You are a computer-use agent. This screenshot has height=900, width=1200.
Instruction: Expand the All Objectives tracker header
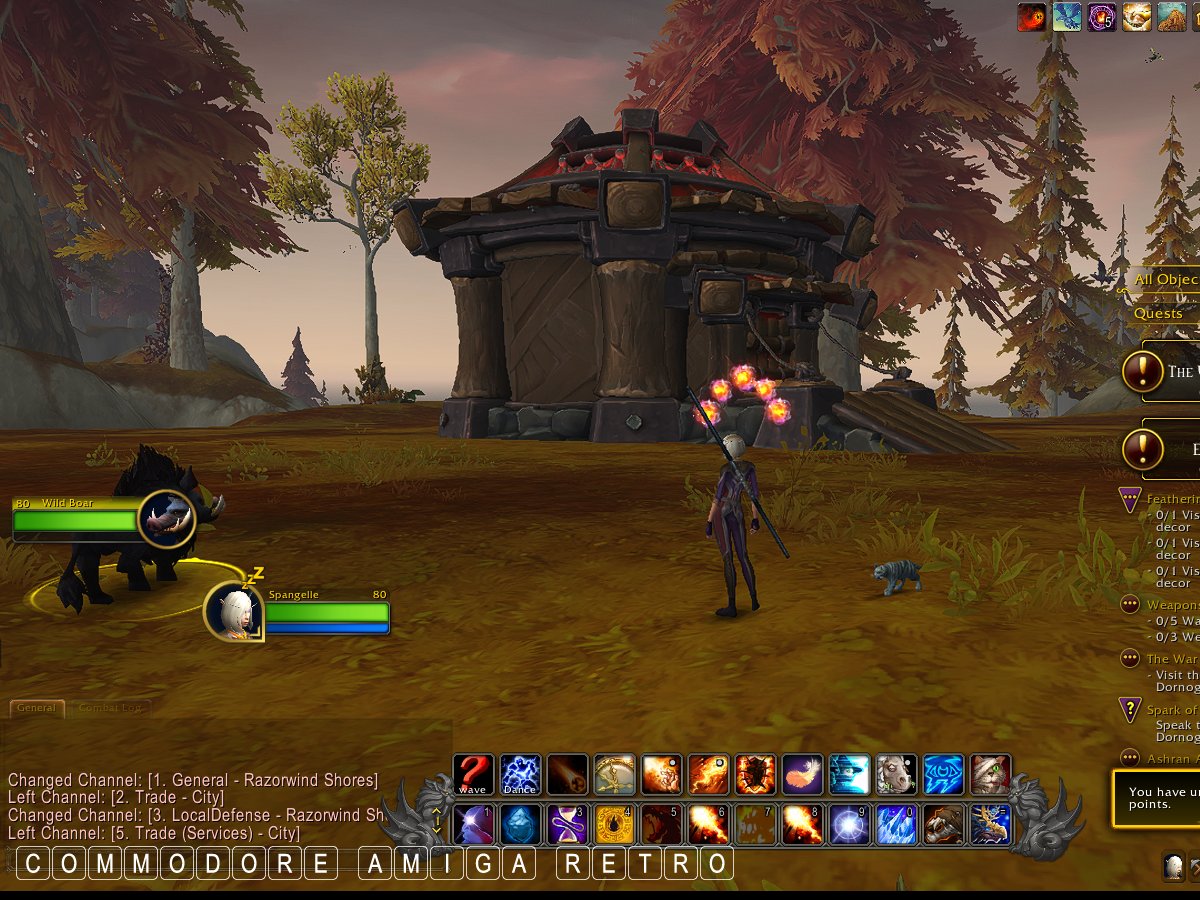point(1166,280)
